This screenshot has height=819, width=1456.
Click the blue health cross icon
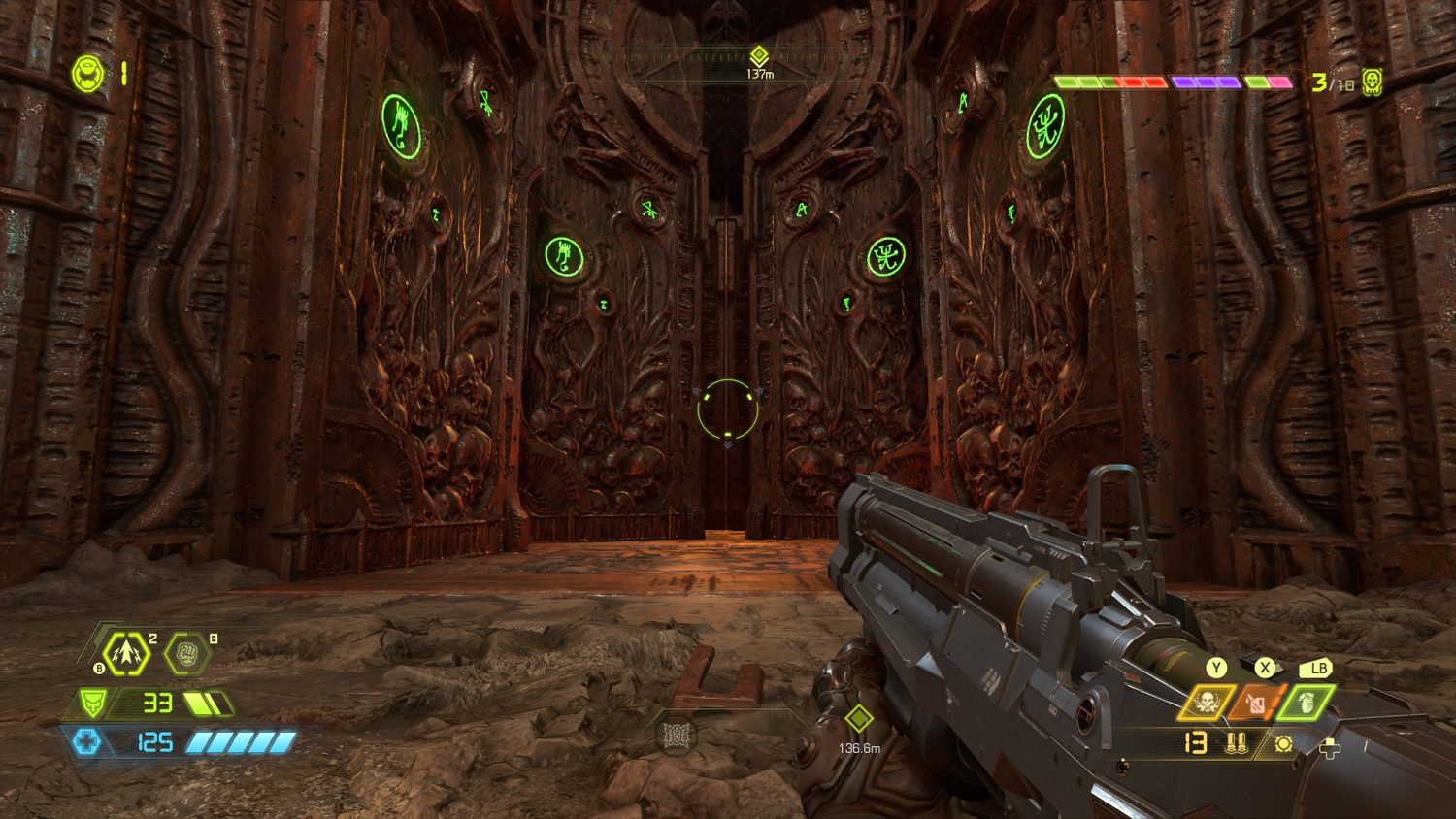point(86,742)
